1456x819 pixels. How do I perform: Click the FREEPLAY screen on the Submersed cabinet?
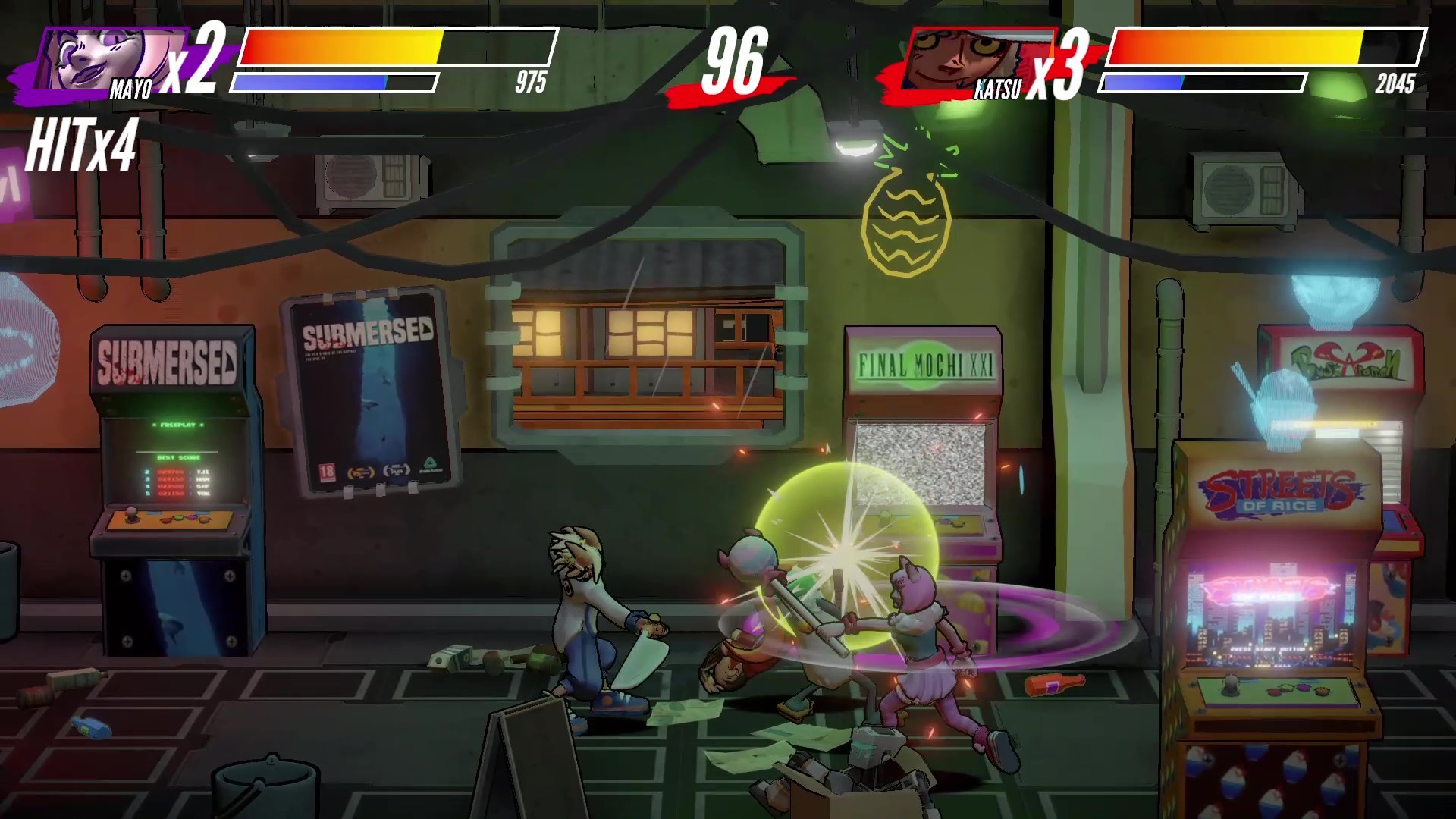177,423
